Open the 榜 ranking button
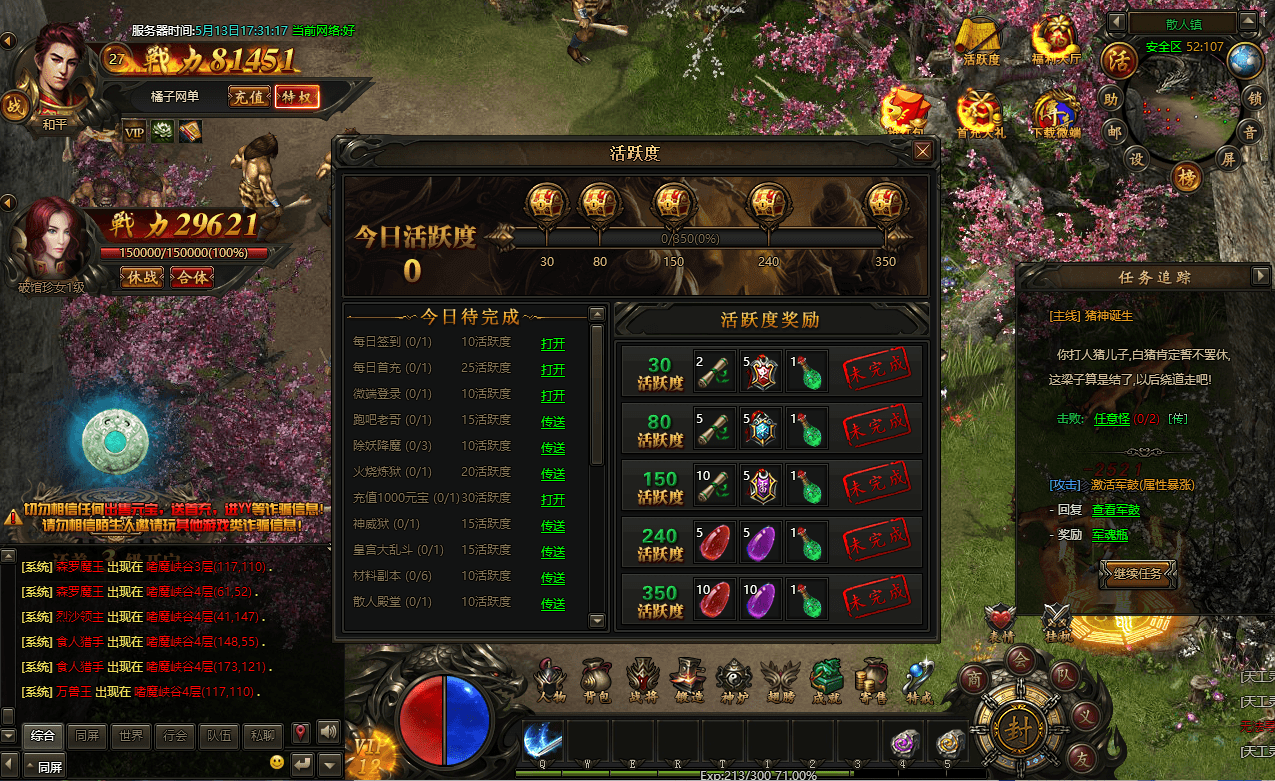This screenshot has height=781, width=1275. point(1188,178)
